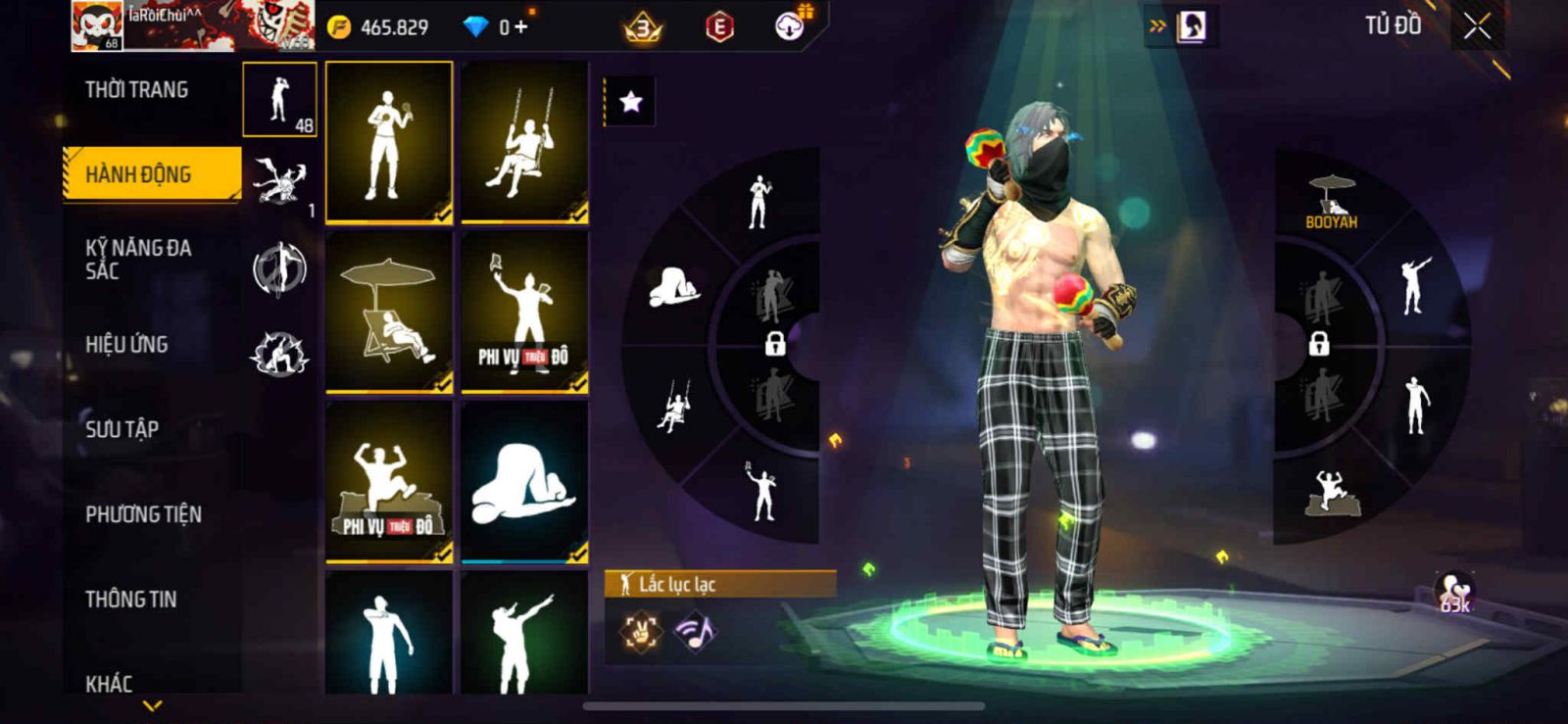Switch to Kỹ Năng Đa Sắc
Image resolution: width=1568 pixels, height=724 pixels.
[x=138, y=259]
